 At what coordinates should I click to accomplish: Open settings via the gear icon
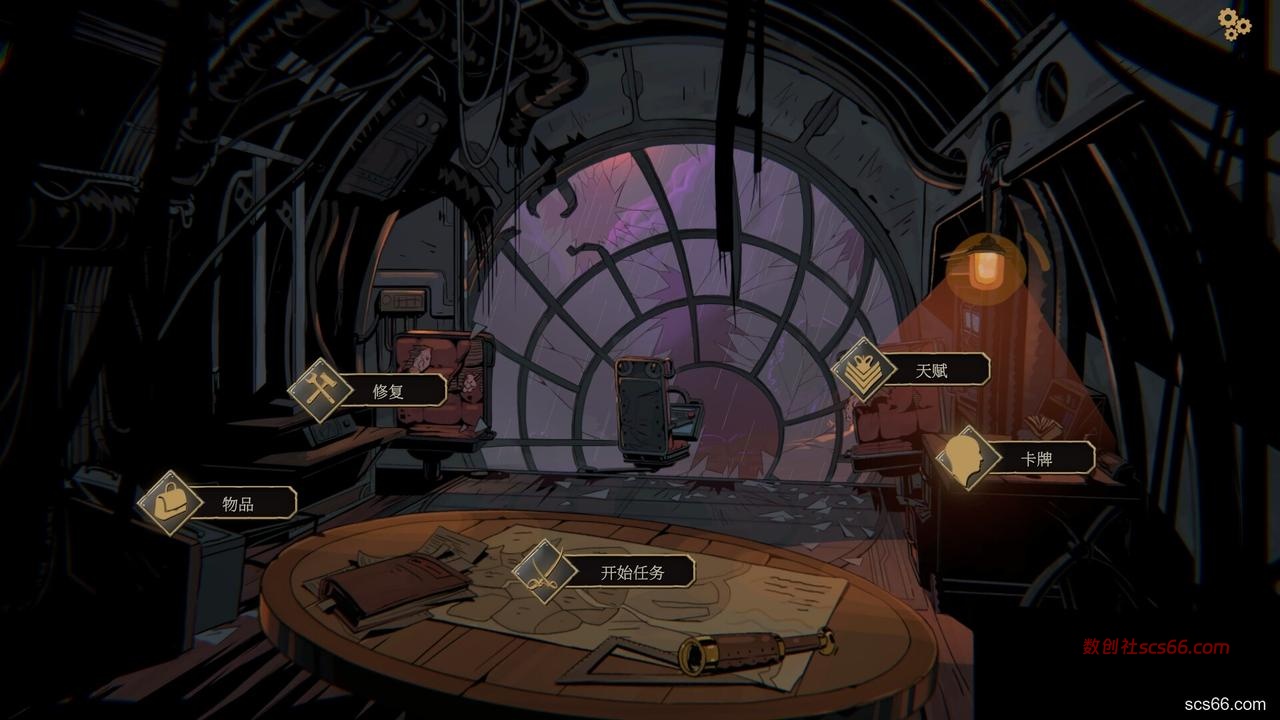1235,24
